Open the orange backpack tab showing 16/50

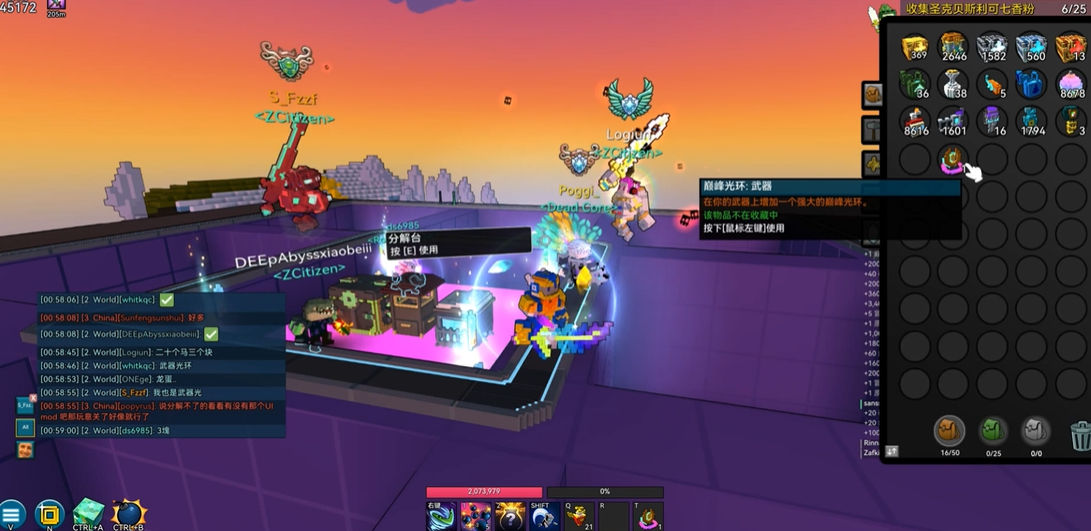(949, 432)
